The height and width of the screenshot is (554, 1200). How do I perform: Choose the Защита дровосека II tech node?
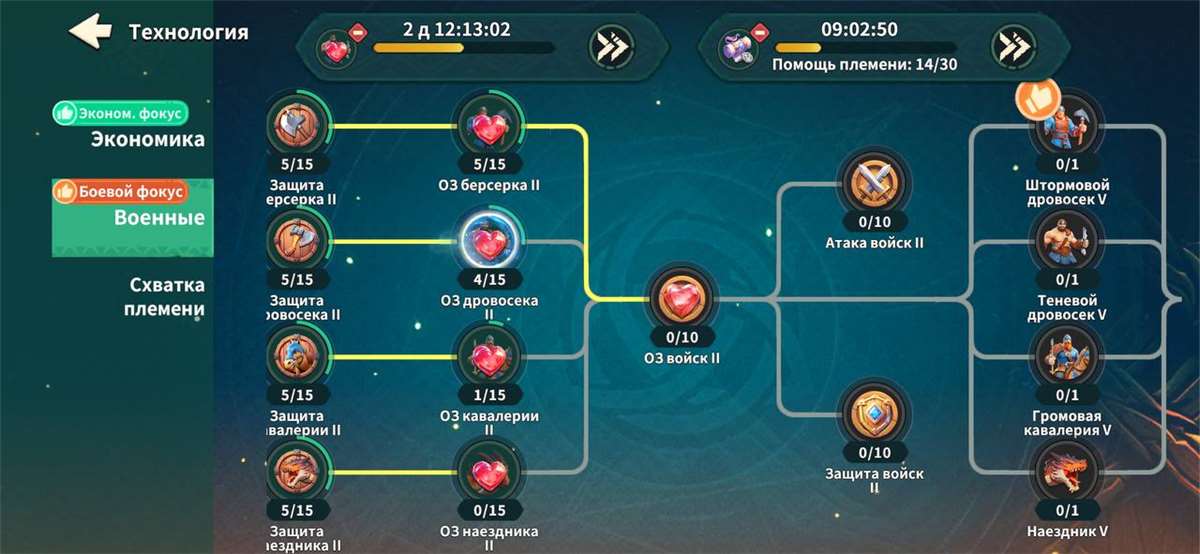(299, 242)
